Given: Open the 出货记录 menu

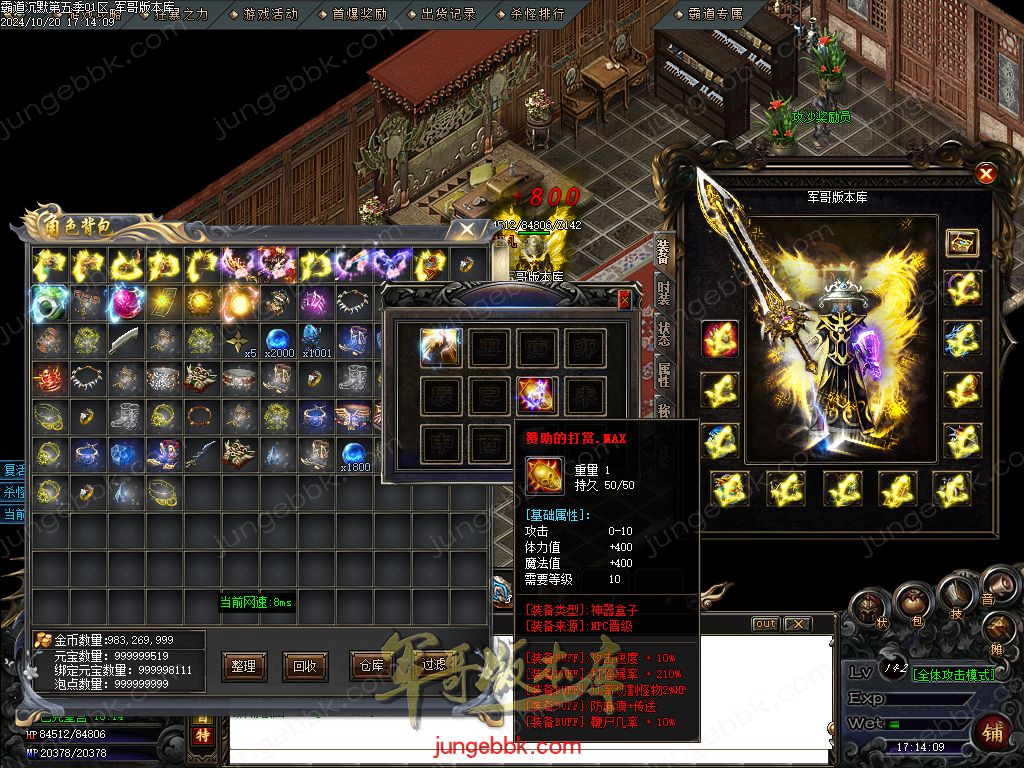Looking at the screenshot, I should (448, 14).
